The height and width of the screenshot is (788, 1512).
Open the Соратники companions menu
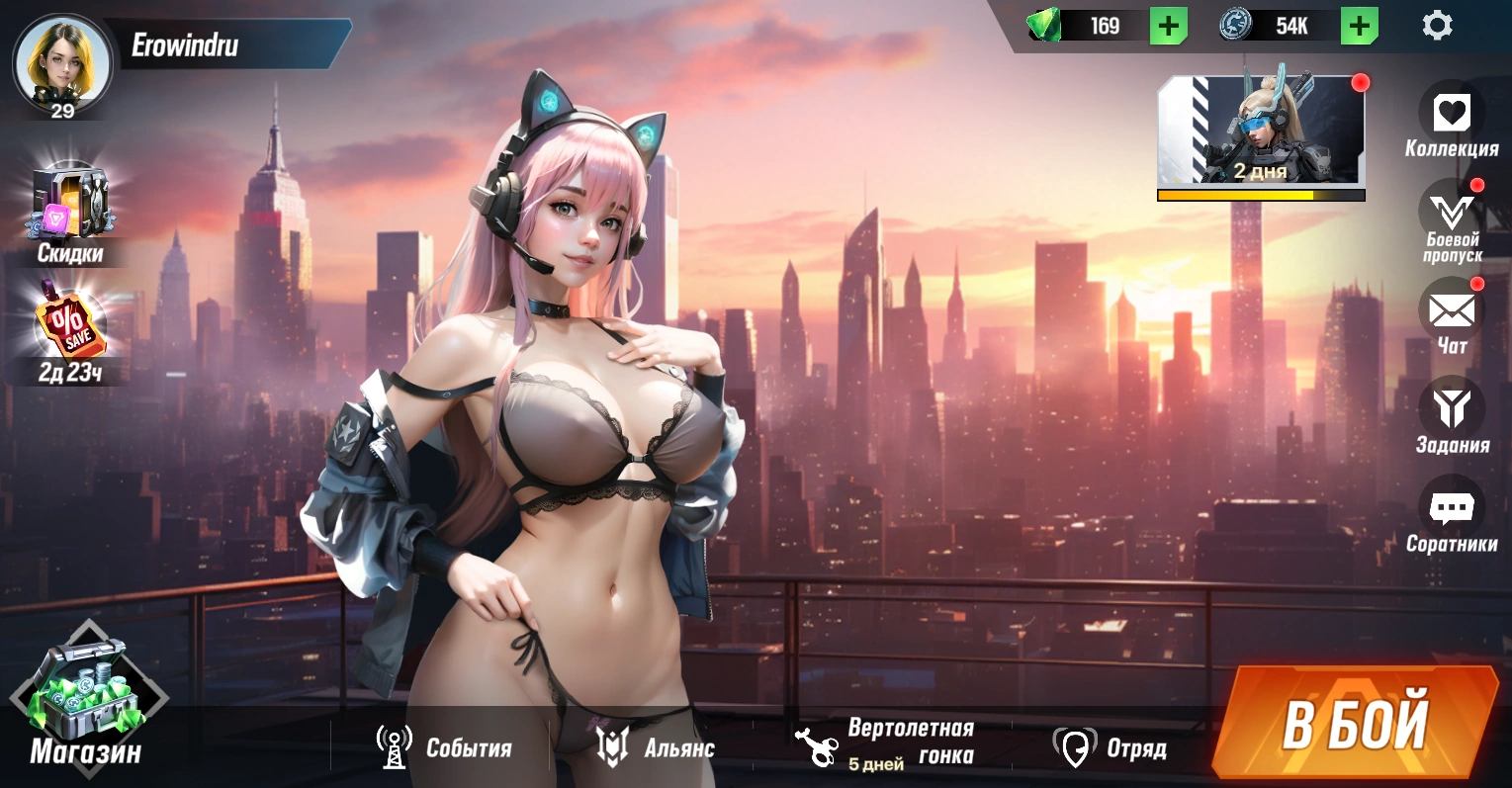tap(1451, 509)
